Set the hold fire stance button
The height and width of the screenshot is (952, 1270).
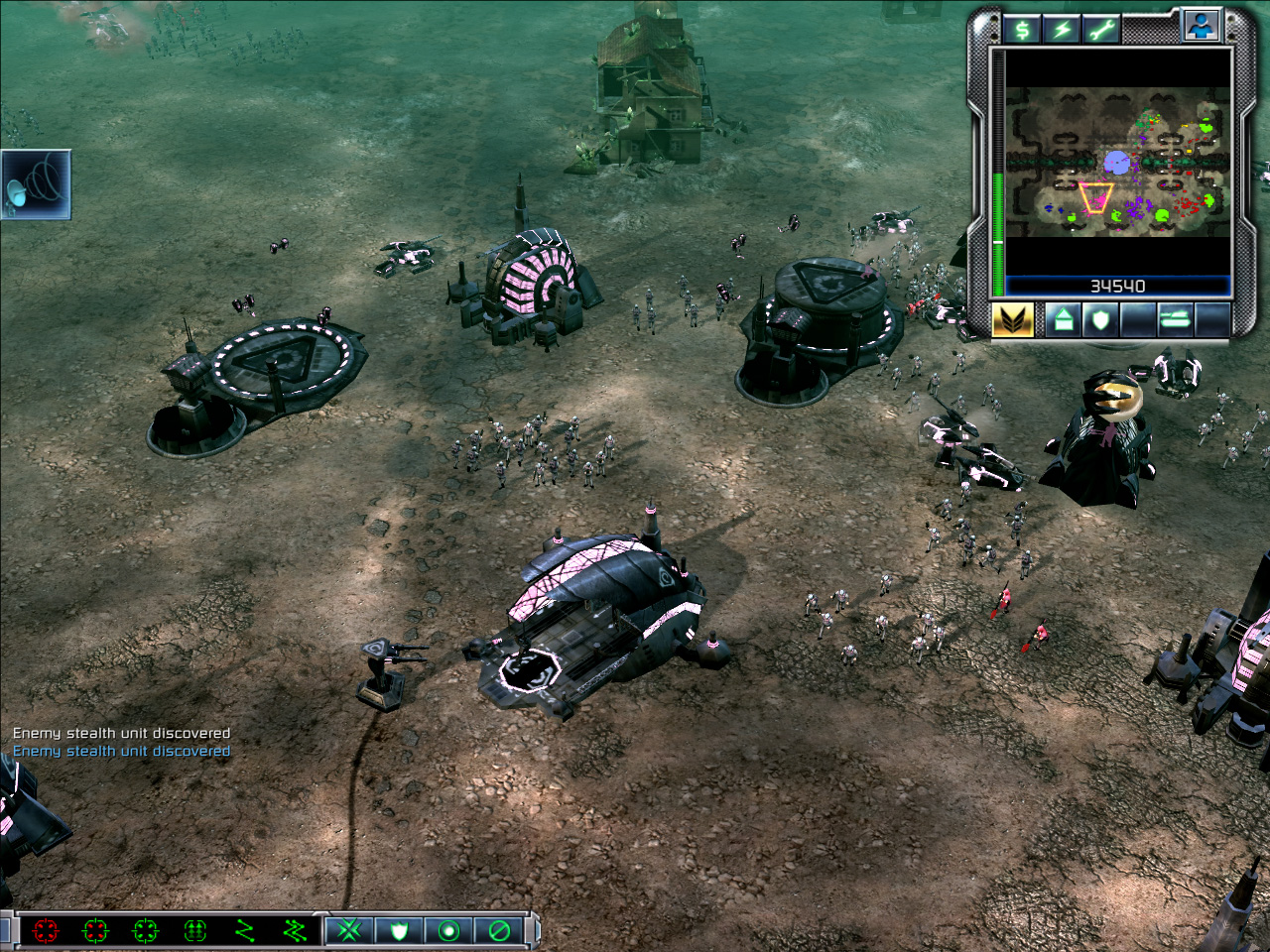coord(499,930)
